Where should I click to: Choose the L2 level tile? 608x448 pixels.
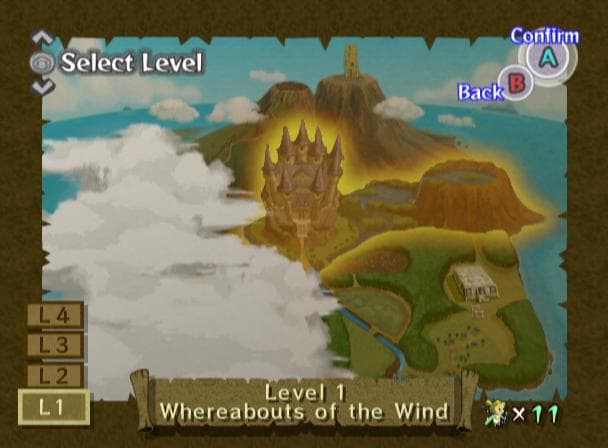[54, 376]
